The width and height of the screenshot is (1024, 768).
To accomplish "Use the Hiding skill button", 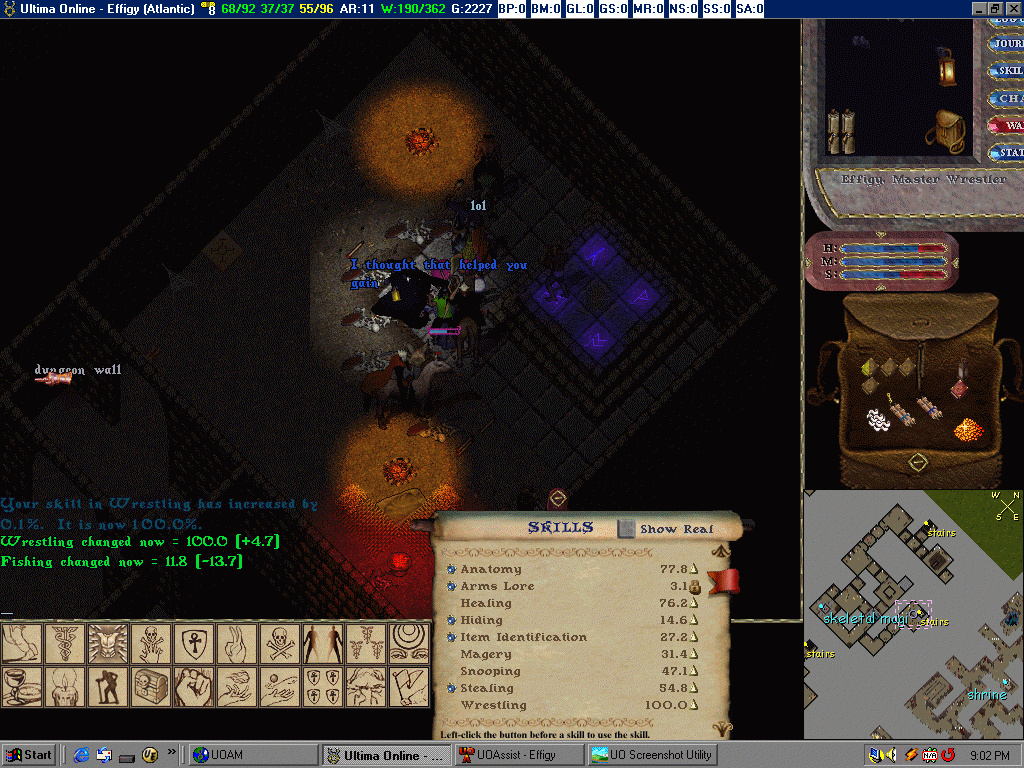I will tap(452, 621).
